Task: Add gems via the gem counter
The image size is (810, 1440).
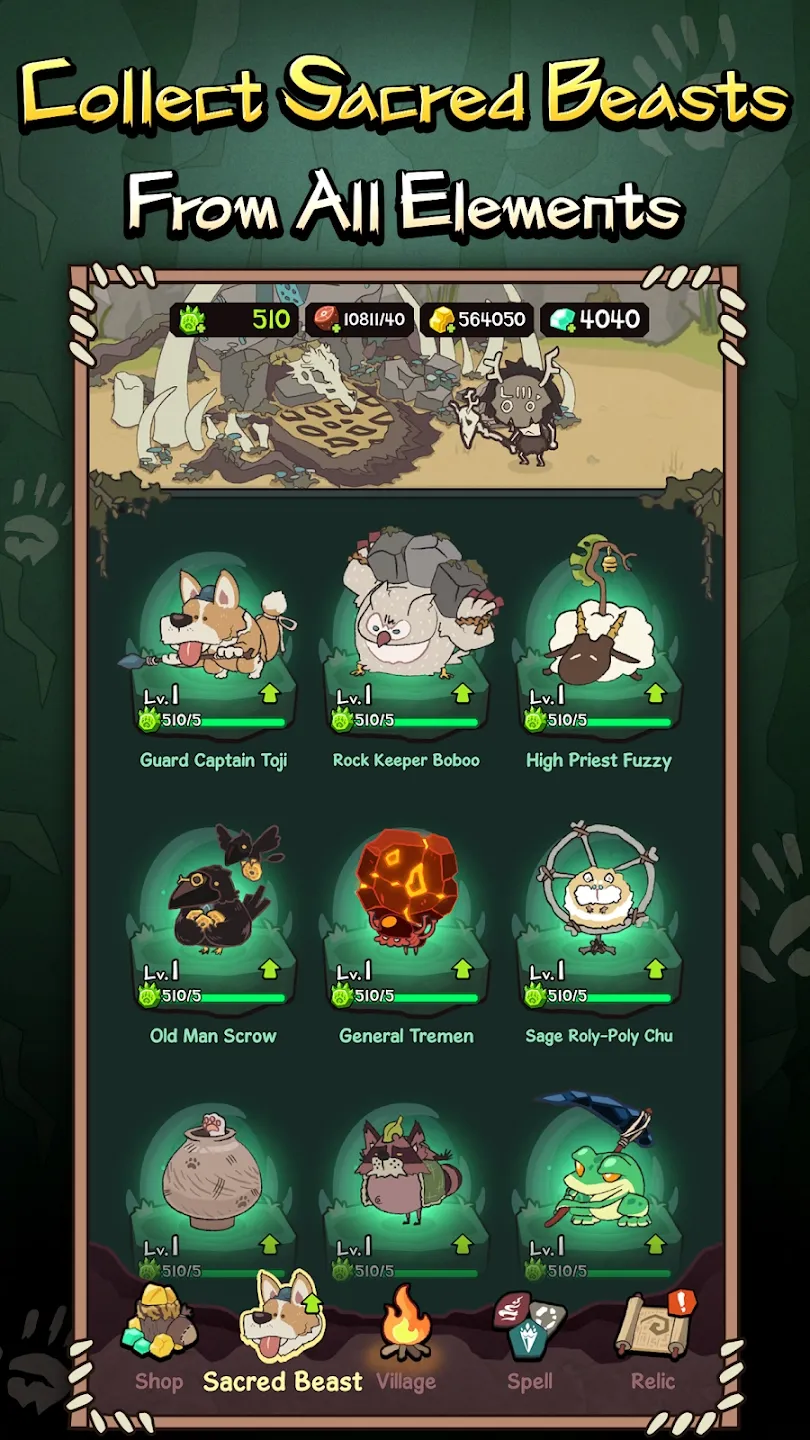Action: tap(595, 320)
